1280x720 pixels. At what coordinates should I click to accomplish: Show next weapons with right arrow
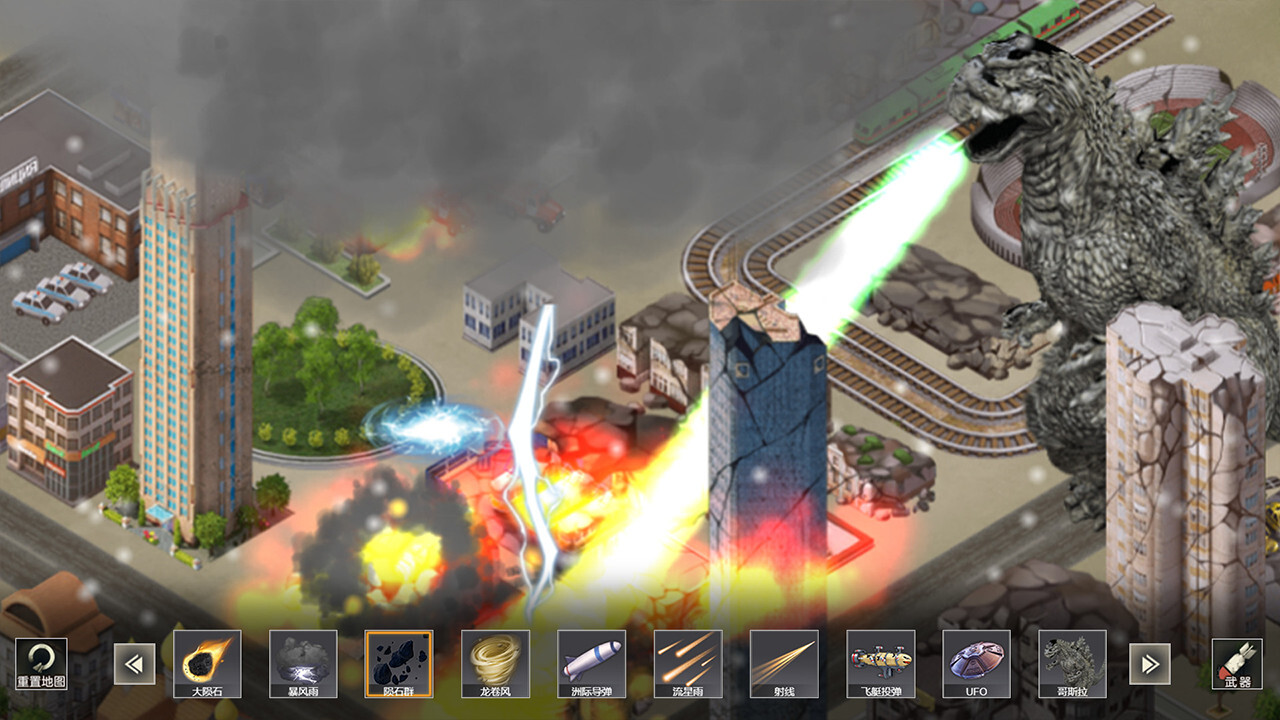1150,663
